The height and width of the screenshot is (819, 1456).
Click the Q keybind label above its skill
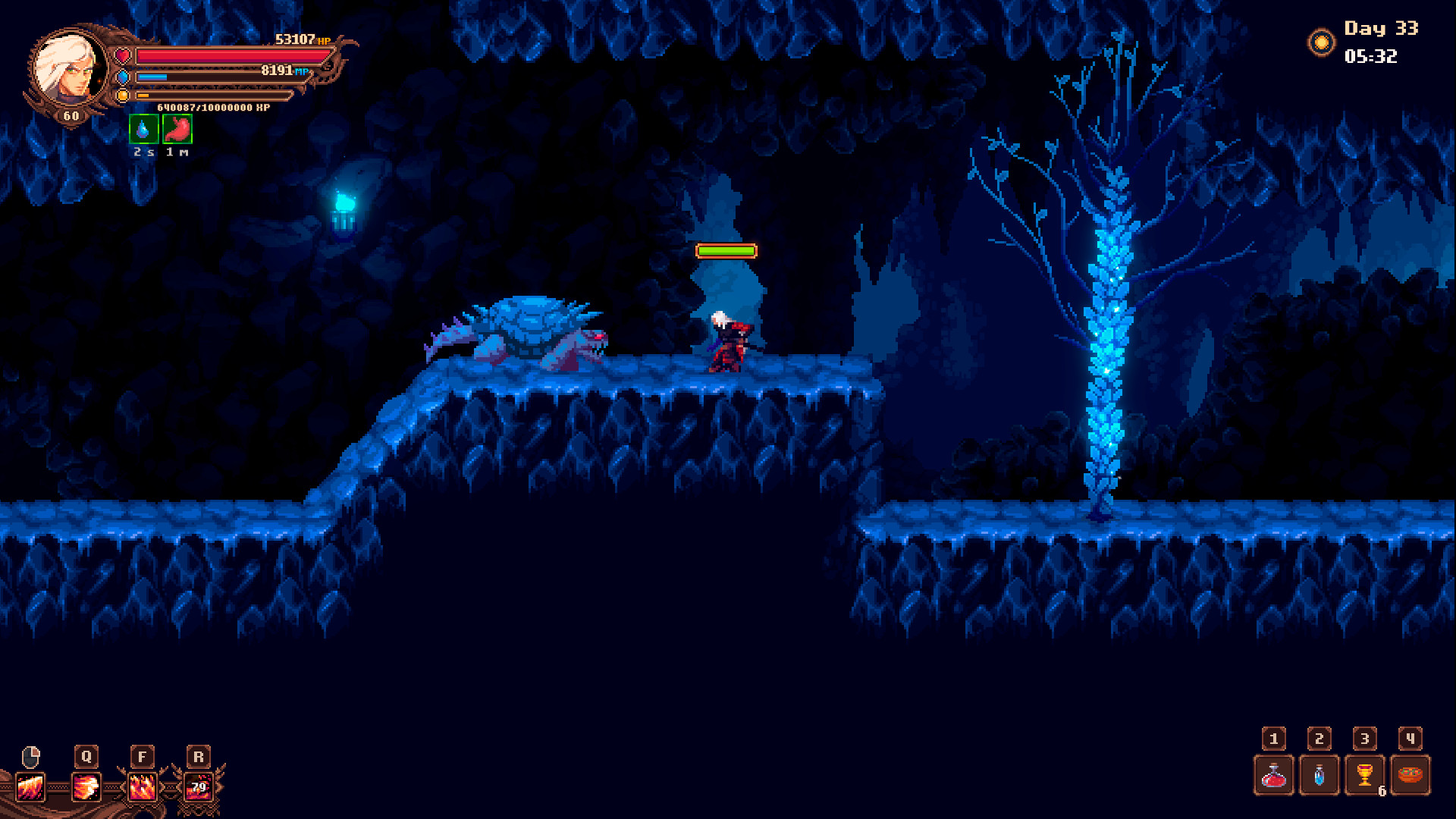tap(86, 755)
